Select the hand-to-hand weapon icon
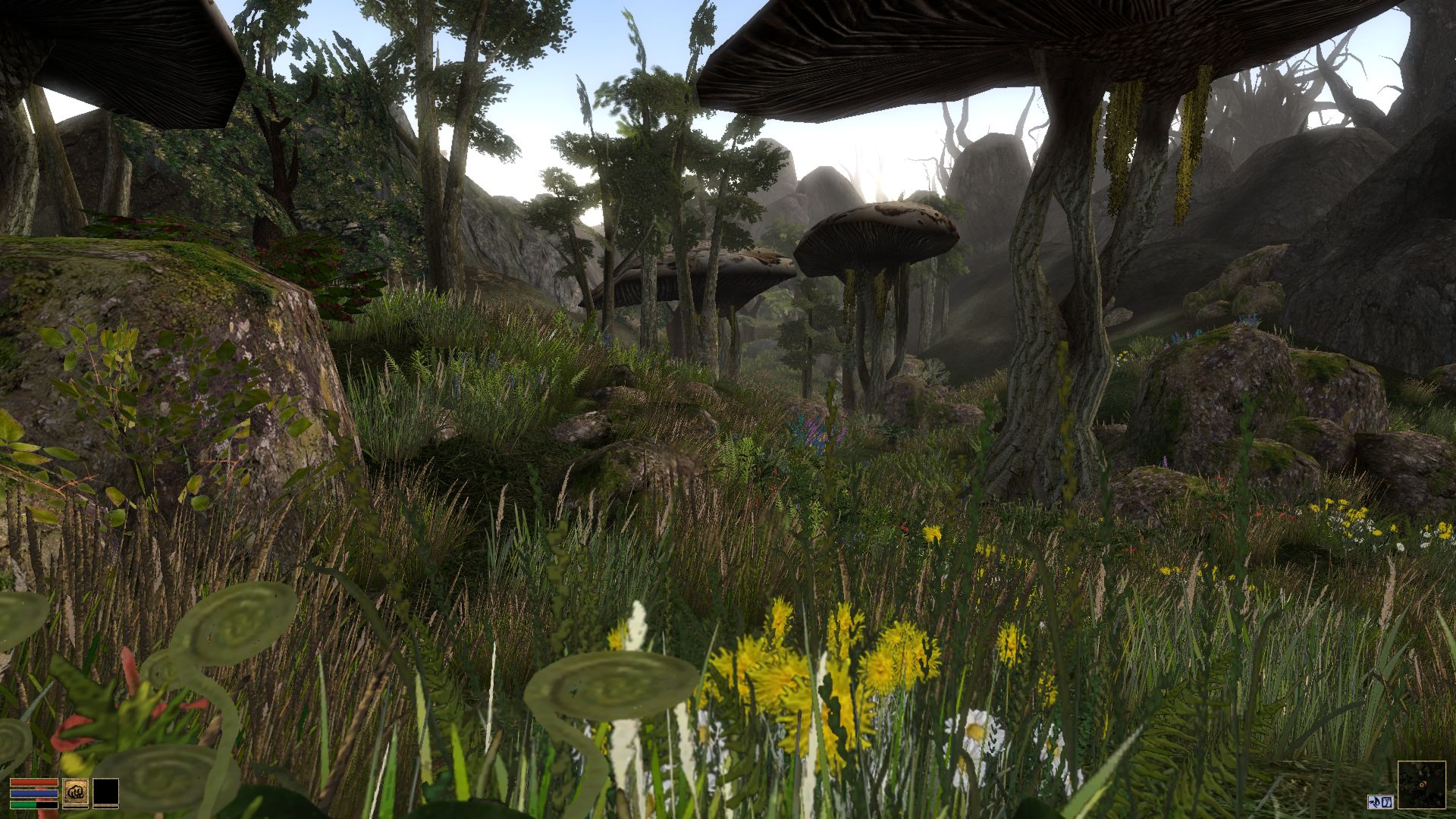This screenshot has width=1456, height=819. [76, 791]
